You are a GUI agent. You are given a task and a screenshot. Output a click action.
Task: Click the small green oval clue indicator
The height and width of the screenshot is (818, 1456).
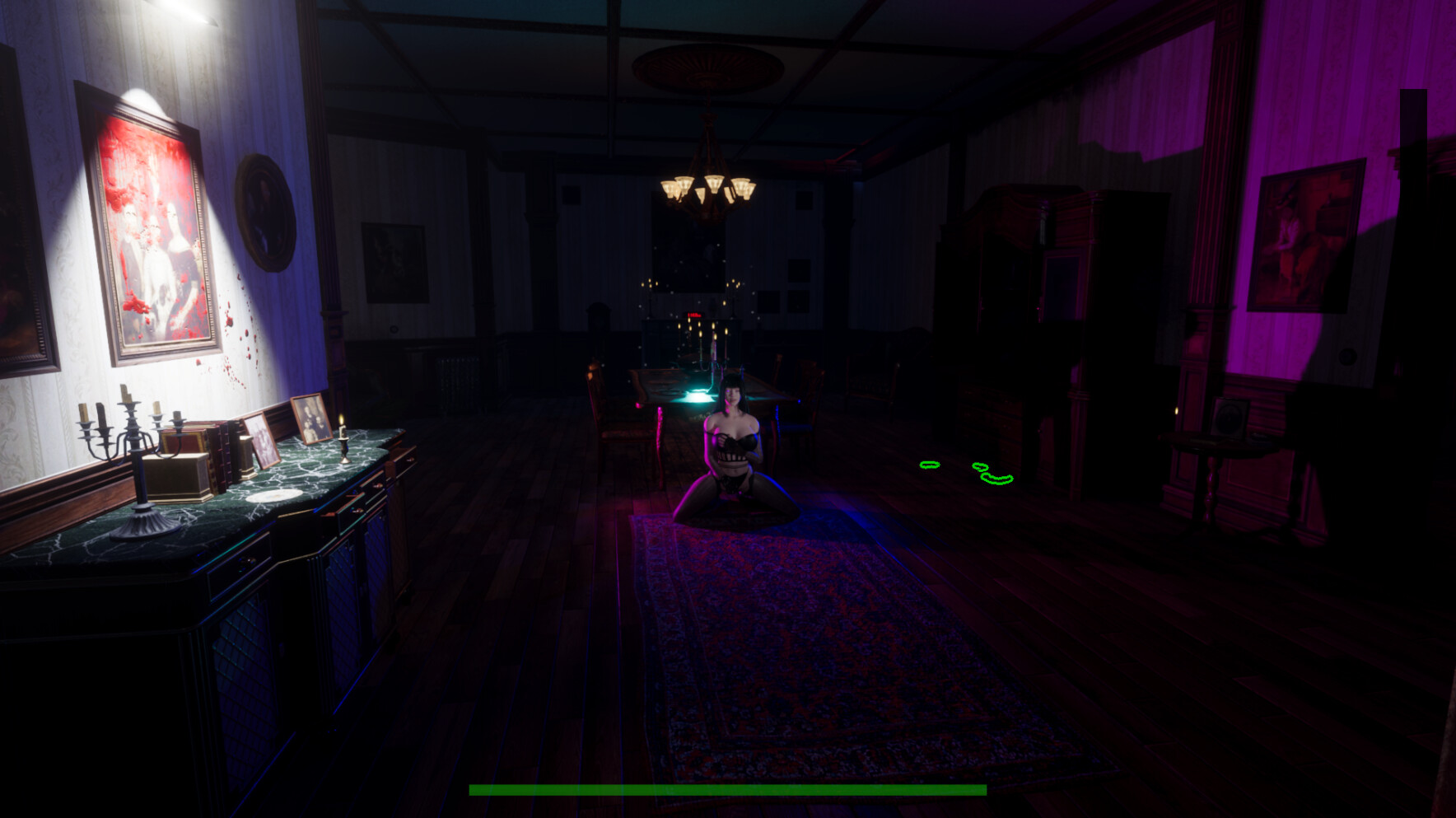coord(982,466)
